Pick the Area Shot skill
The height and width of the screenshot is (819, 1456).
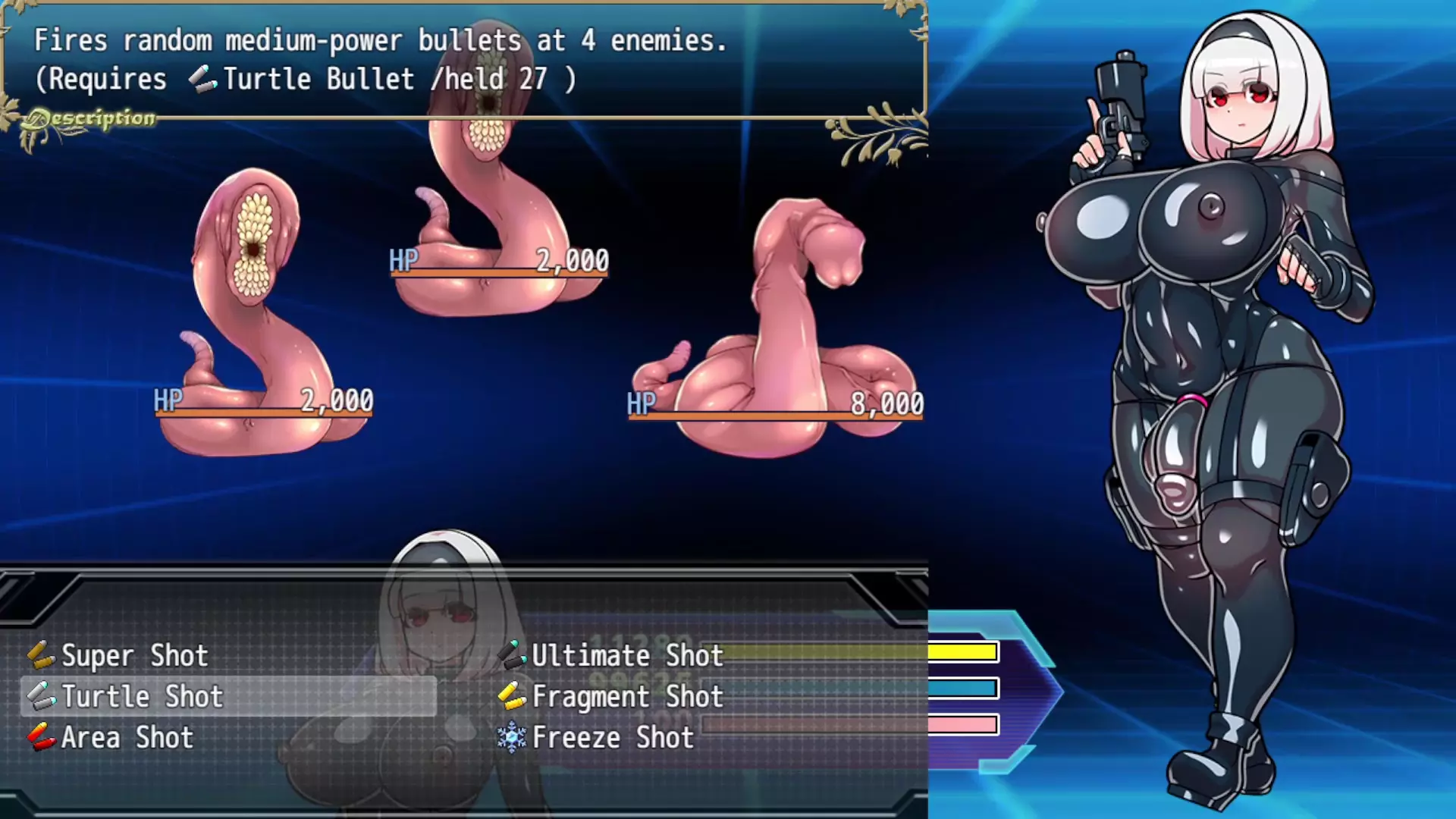point(127,738)
